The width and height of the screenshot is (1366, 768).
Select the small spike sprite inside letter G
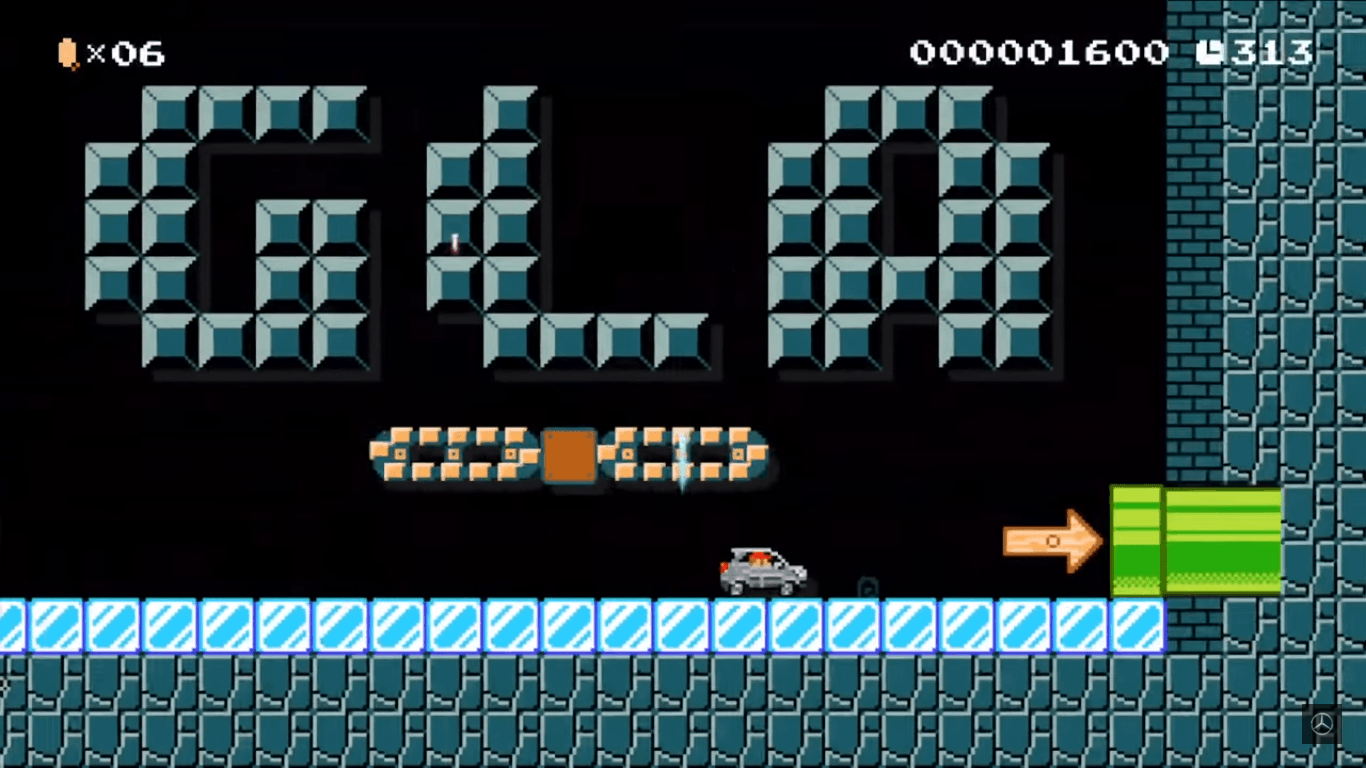[x=452, y=243]
